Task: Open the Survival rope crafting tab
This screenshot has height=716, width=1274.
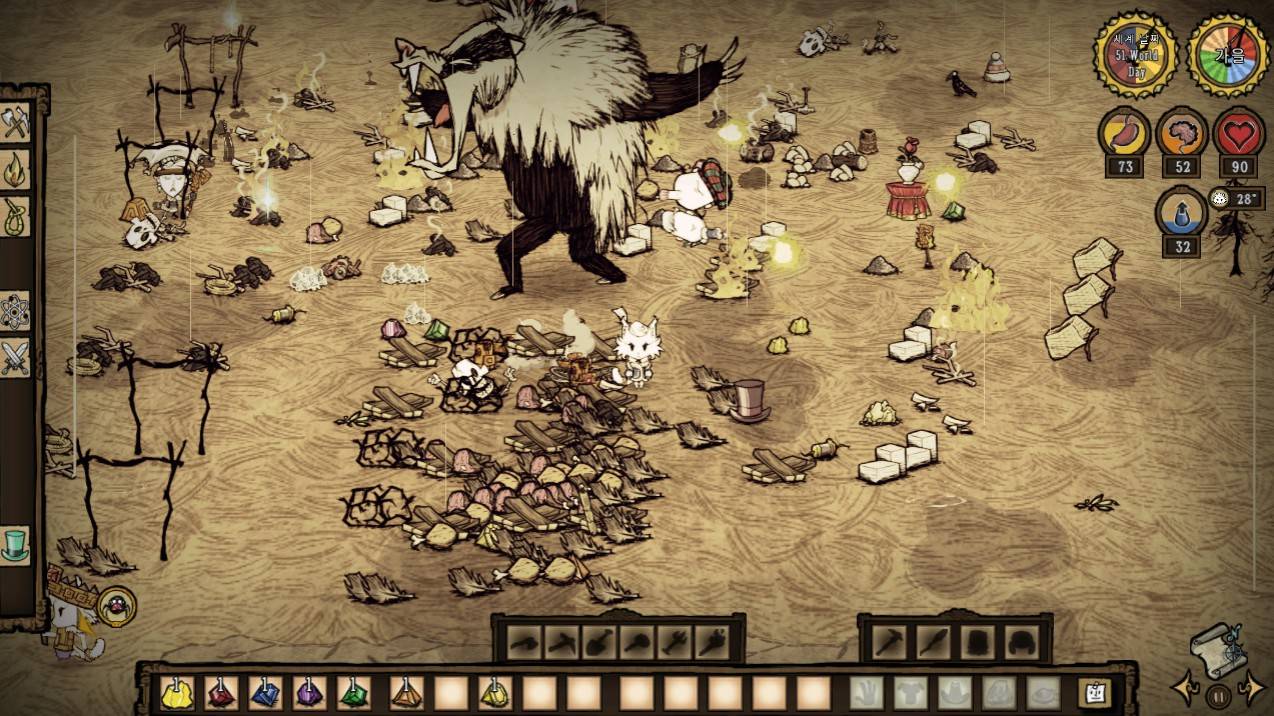Action: coord(15,217)
